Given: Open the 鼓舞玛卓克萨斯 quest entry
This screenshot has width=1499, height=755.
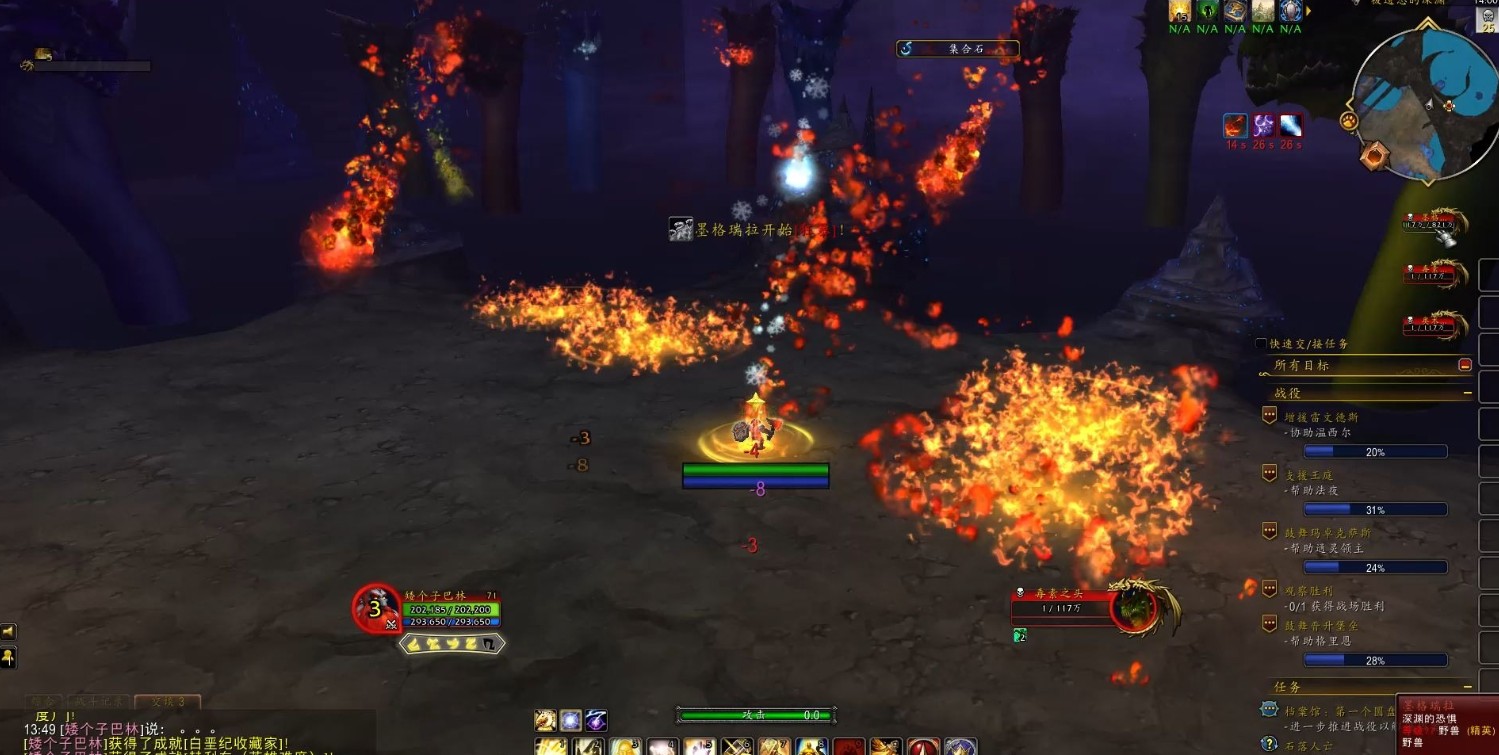Looking at the screenshot, I should (x=1327, y=533).
